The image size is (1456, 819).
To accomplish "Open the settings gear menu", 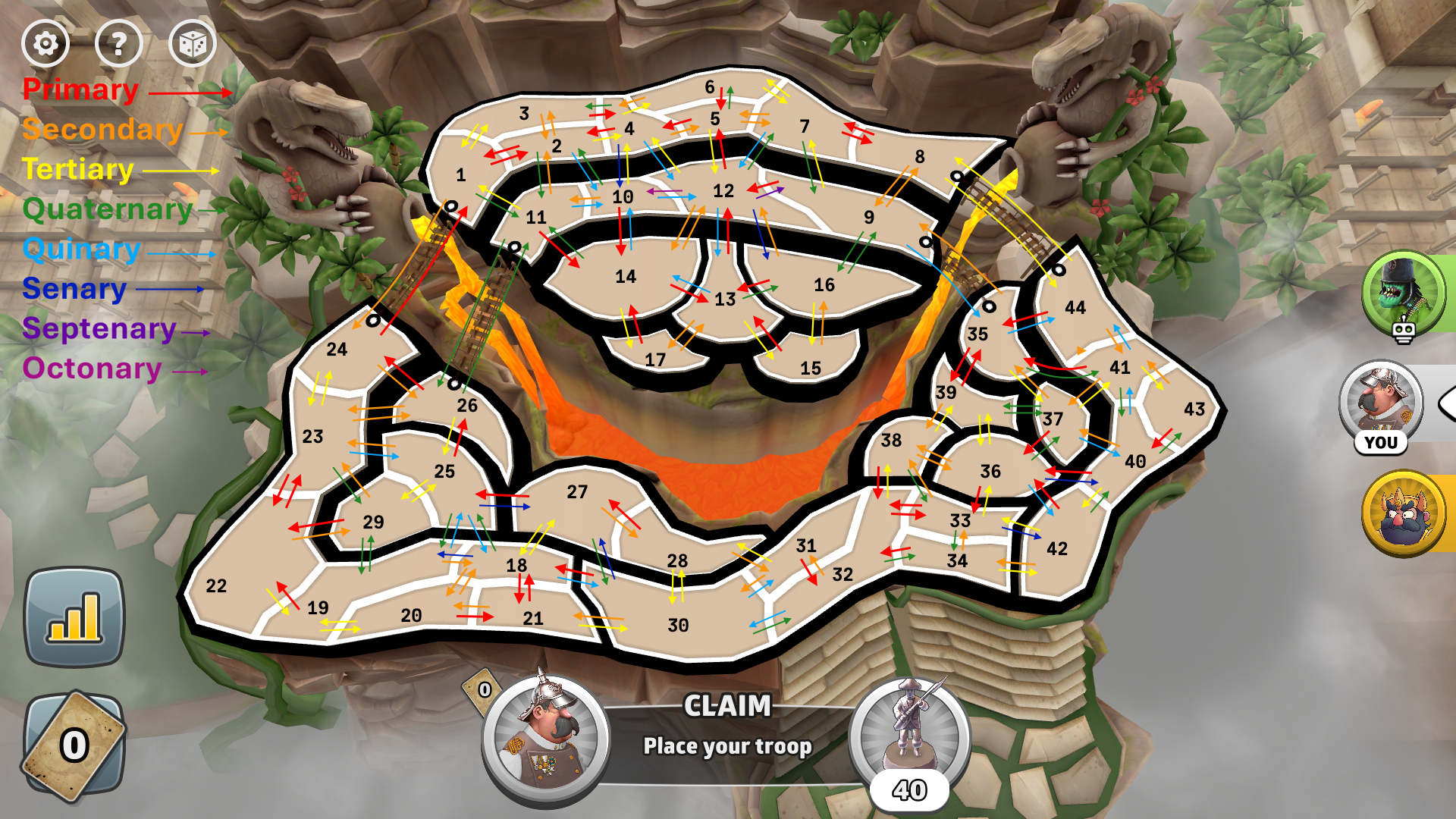I will [45, 44].
